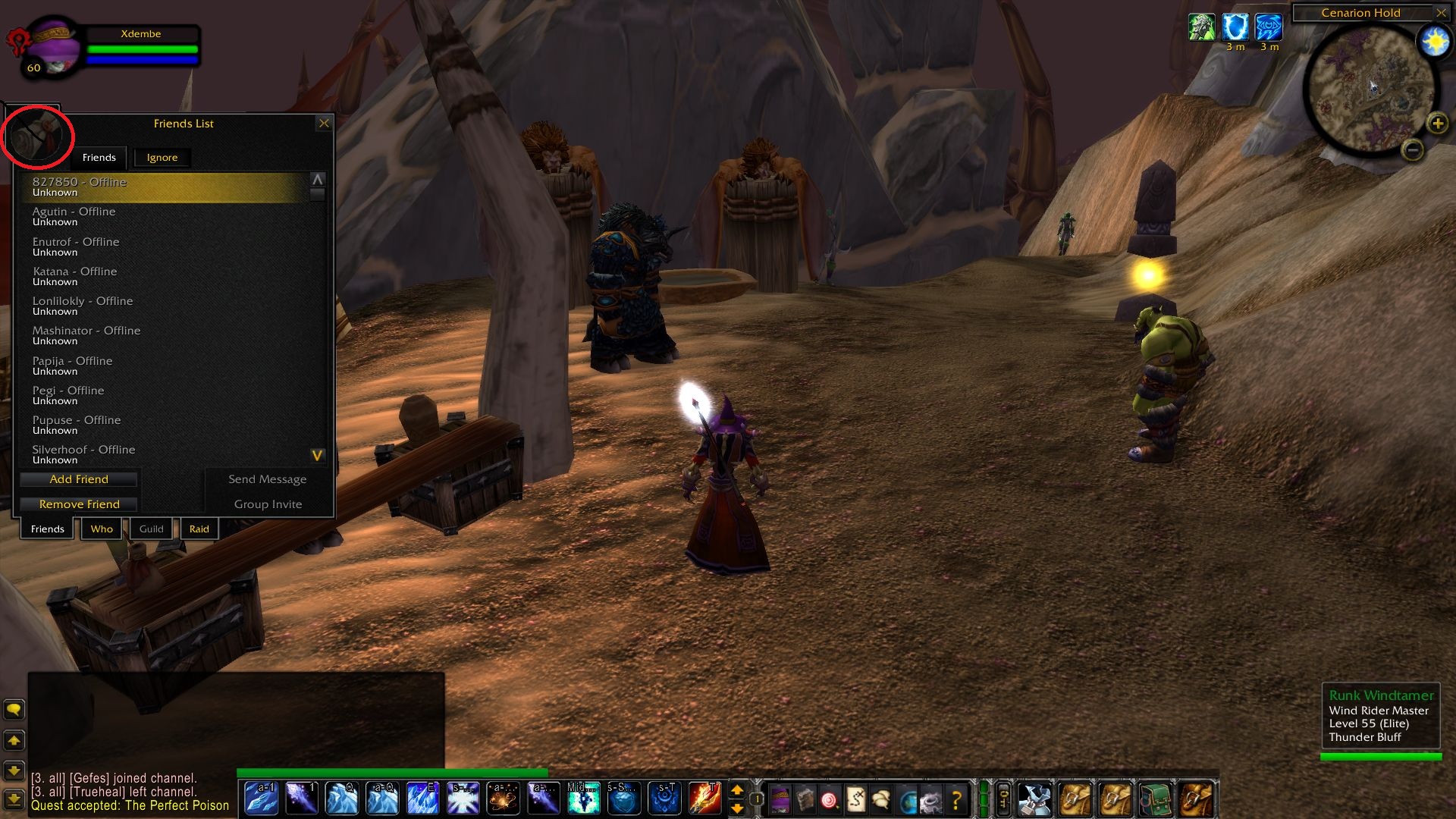Open the Raid tab
Viewport: 1456px width, 819px height.
pyautogui.click(x=199, y=529)
